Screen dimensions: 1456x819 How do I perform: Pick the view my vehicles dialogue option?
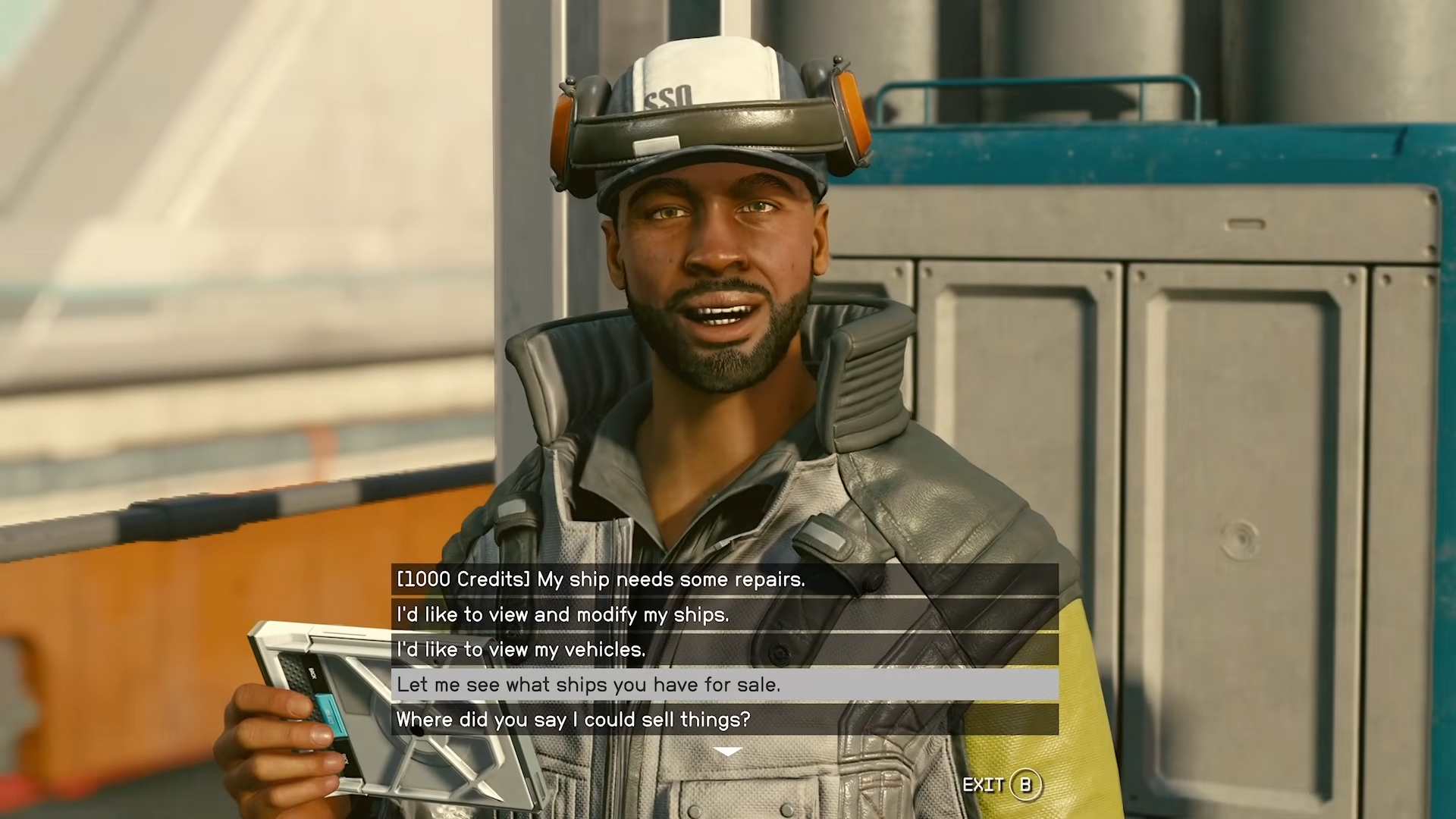point(724,649)
